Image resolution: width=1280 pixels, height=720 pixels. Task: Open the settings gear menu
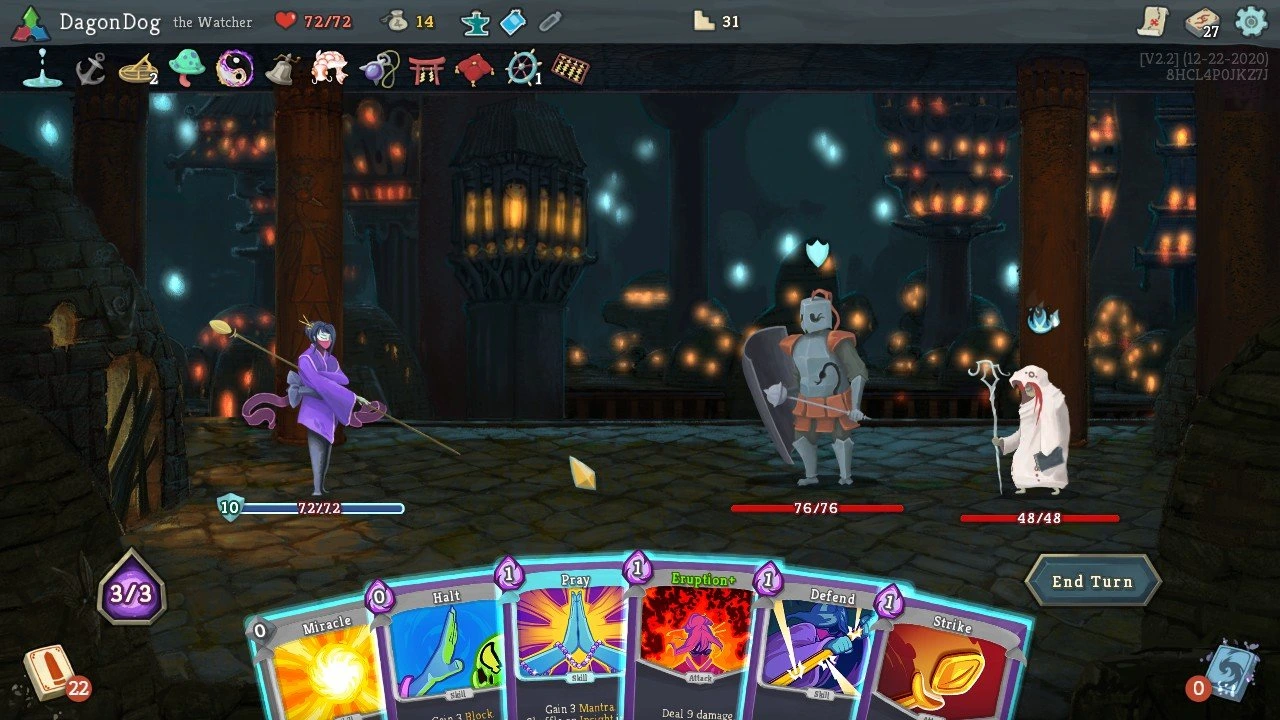(1249, 21)
